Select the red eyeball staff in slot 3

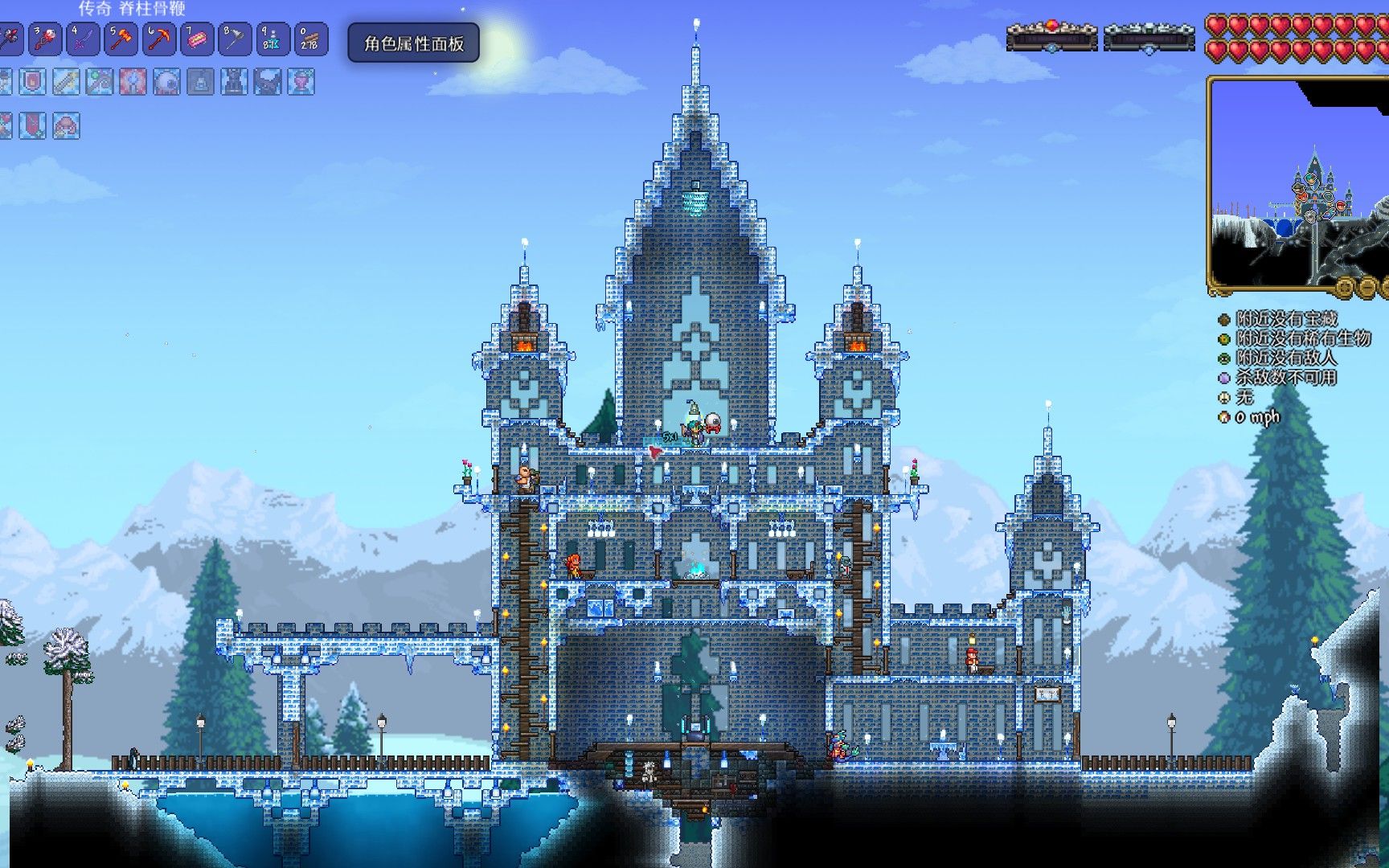coord(46,39)
